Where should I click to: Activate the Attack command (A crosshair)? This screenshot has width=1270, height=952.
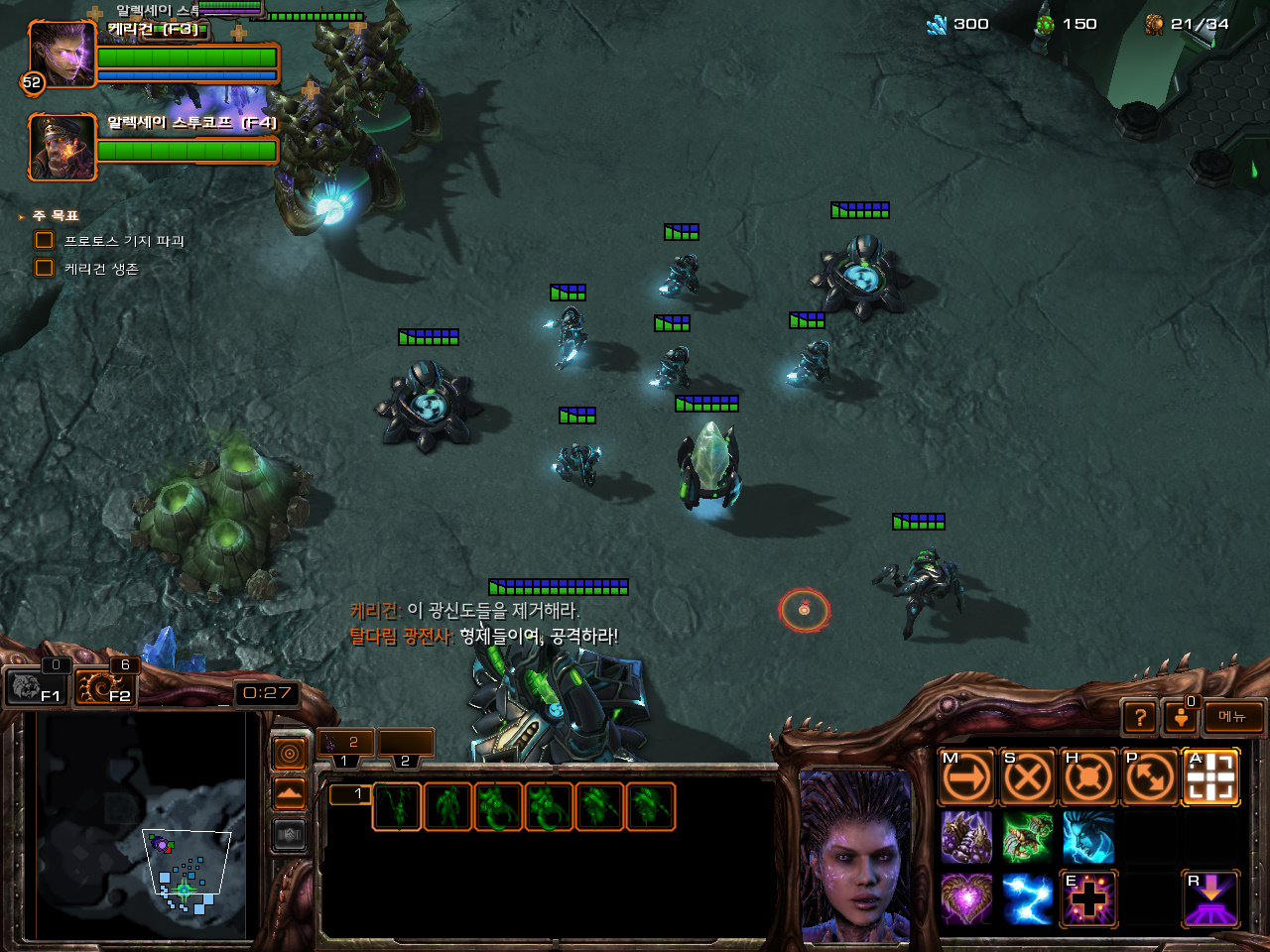[1211, 778]
